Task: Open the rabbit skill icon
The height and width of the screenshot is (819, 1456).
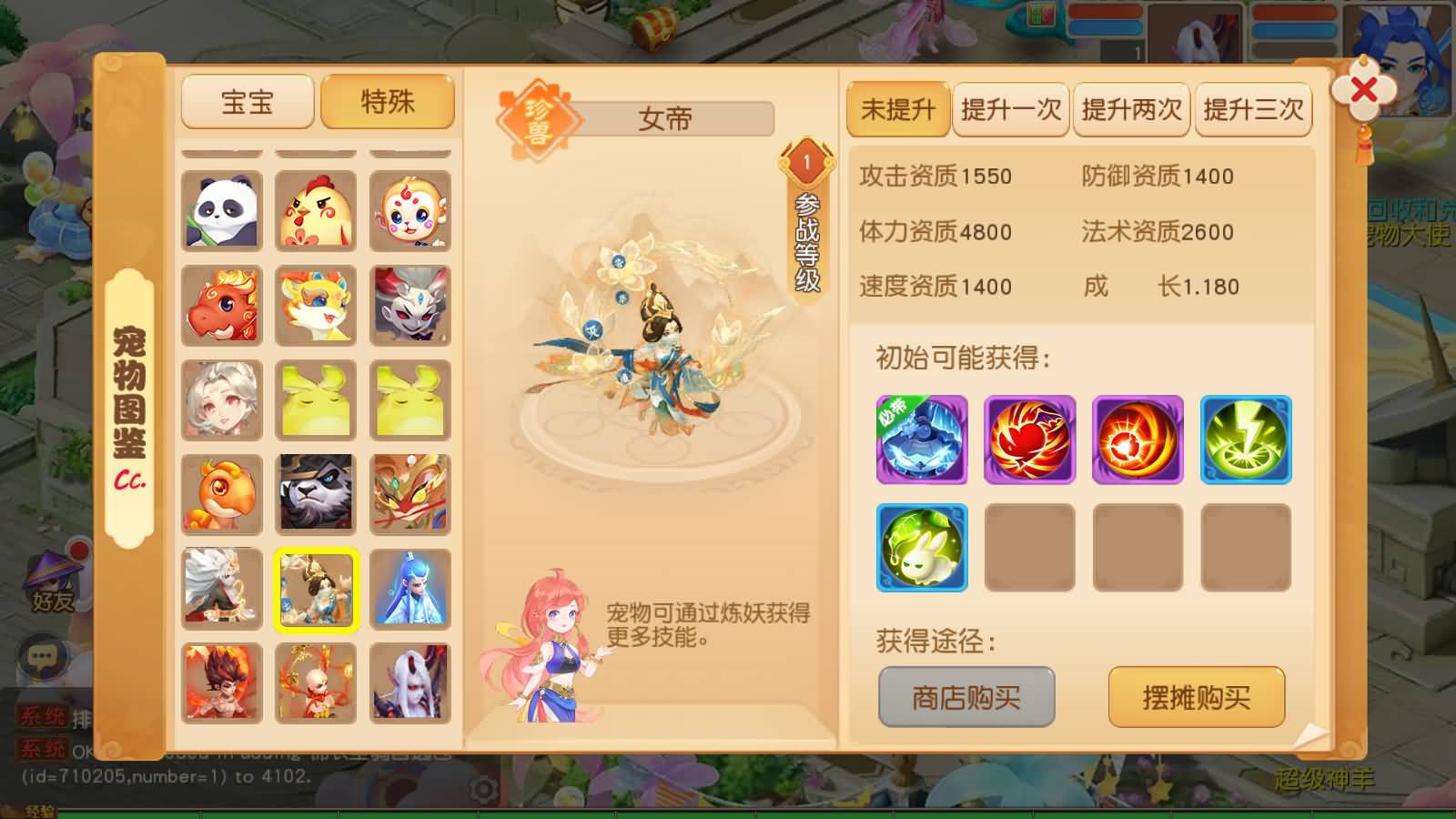Action: [x=921, y=547]
